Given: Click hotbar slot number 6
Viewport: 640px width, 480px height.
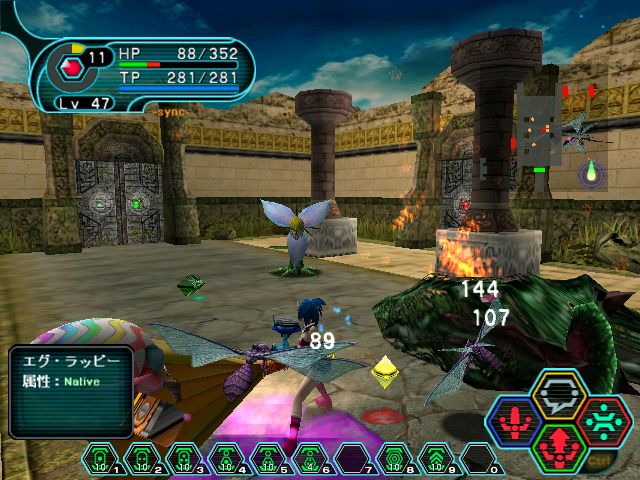Looking at the screenshot, I should coord(309,458).
